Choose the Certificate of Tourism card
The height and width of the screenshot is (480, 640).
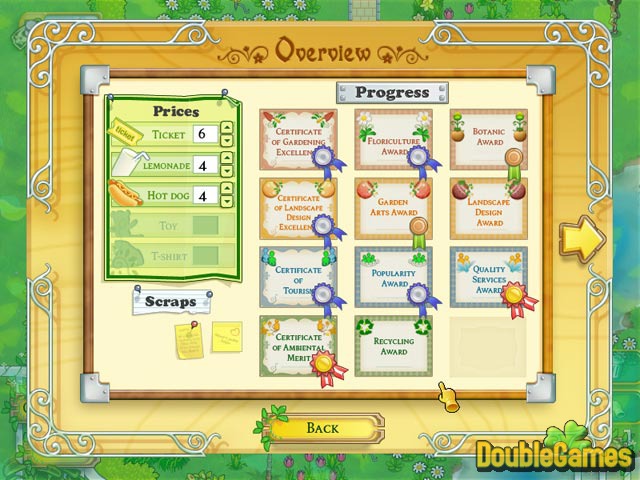click(x=298, y=276)
